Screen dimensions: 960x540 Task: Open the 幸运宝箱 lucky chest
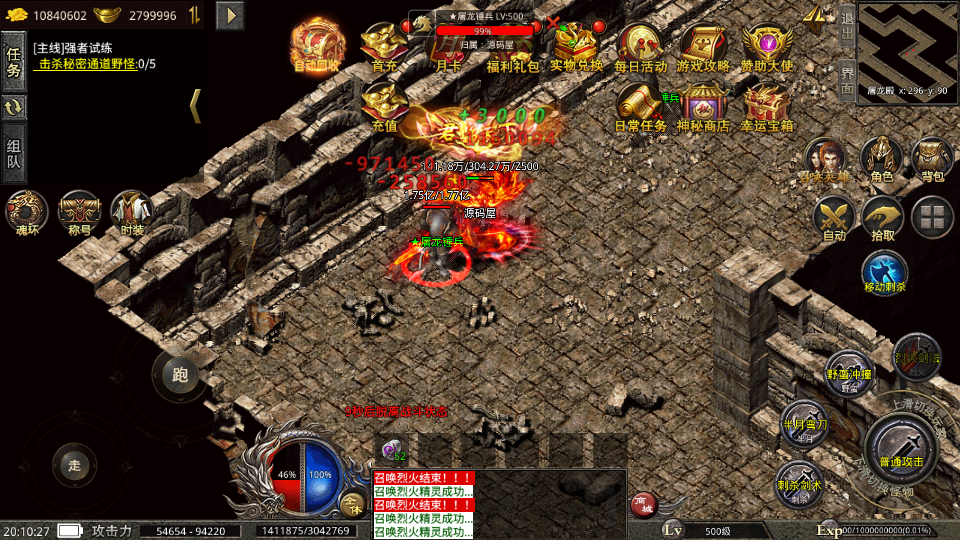point(767,105)
